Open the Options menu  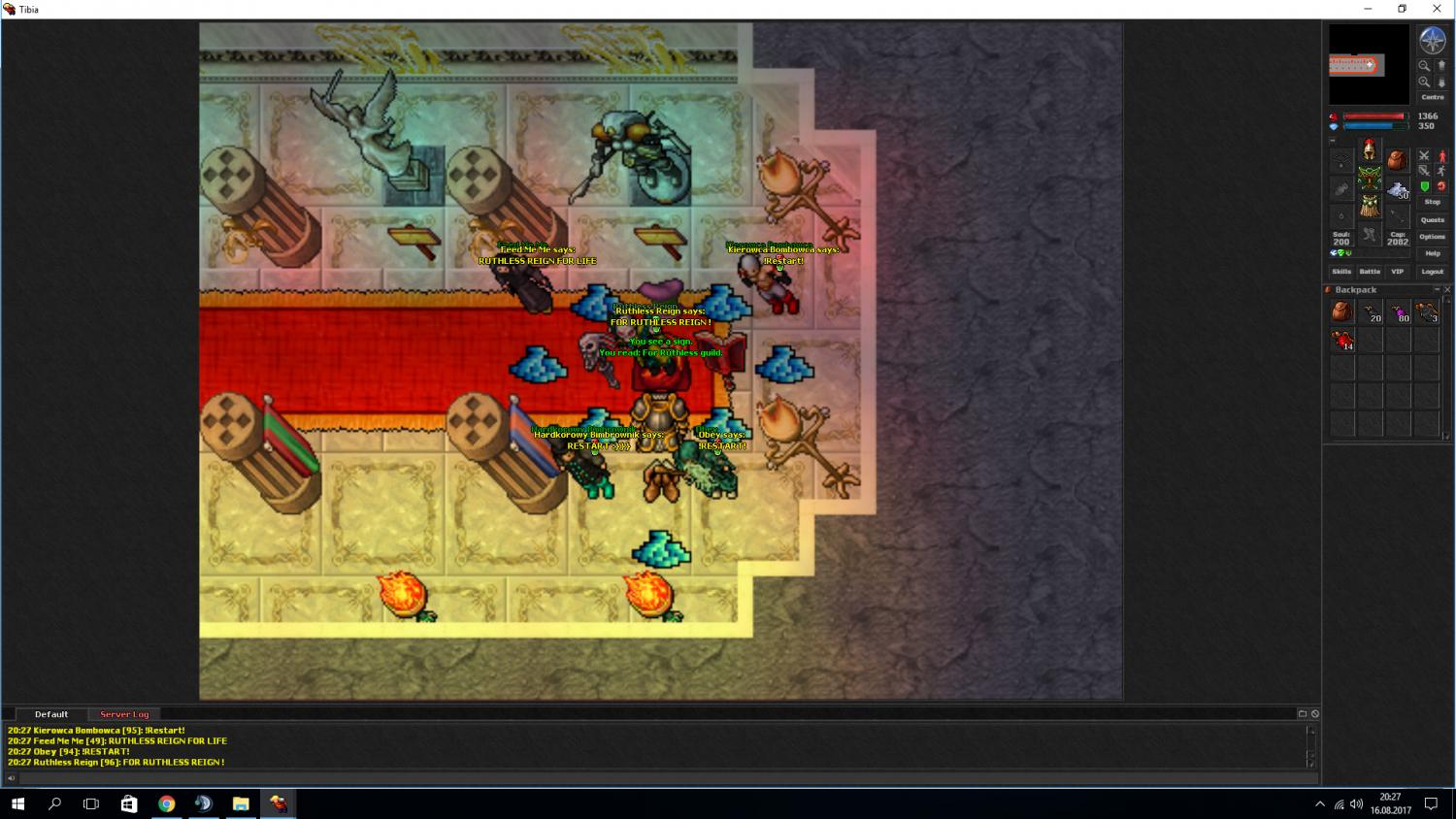click(x=1432, y=237)
